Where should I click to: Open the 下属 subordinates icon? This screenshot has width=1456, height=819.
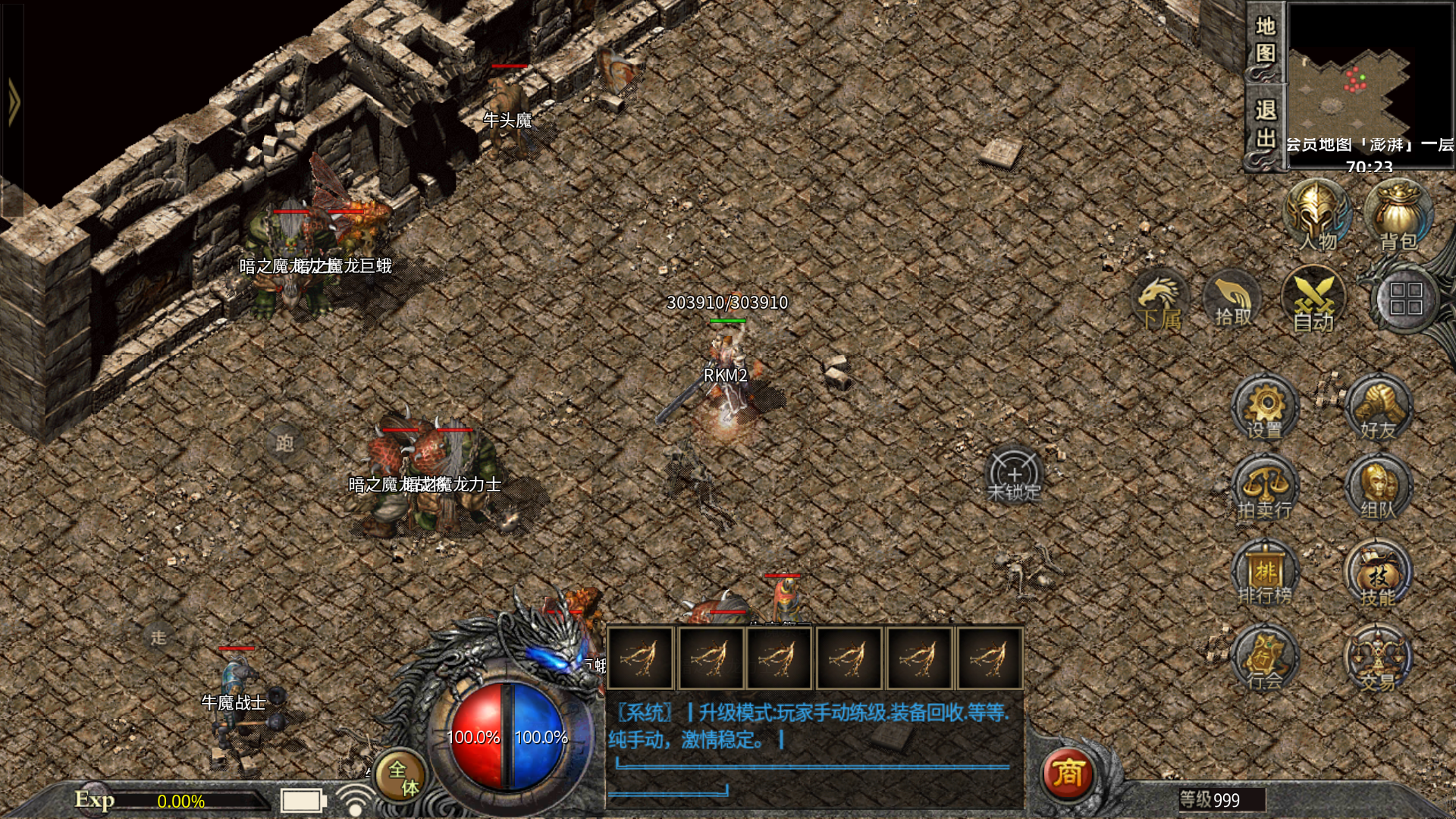coord(1160,301)
